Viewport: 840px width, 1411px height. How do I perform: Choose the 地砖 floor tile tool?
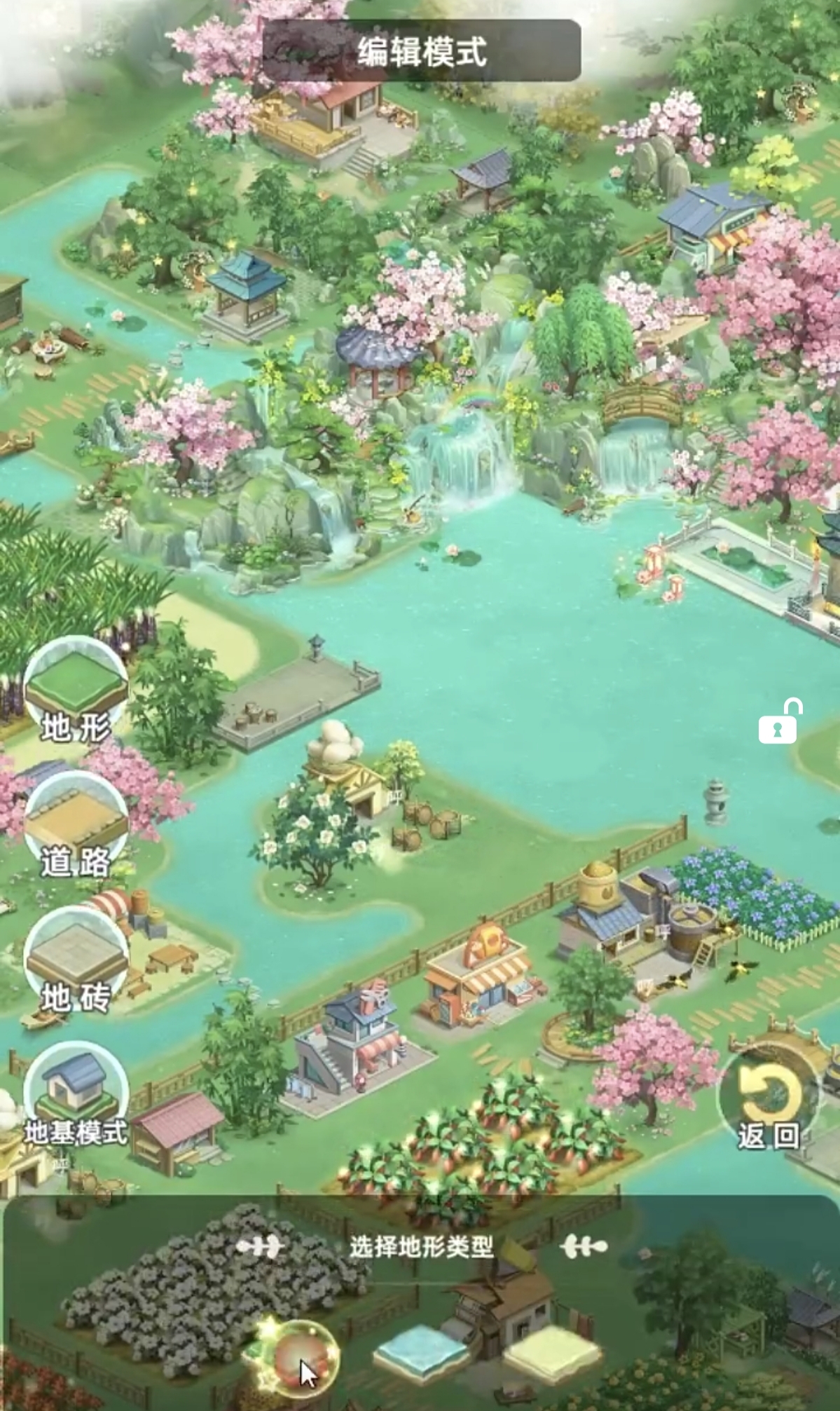[76, 959]
